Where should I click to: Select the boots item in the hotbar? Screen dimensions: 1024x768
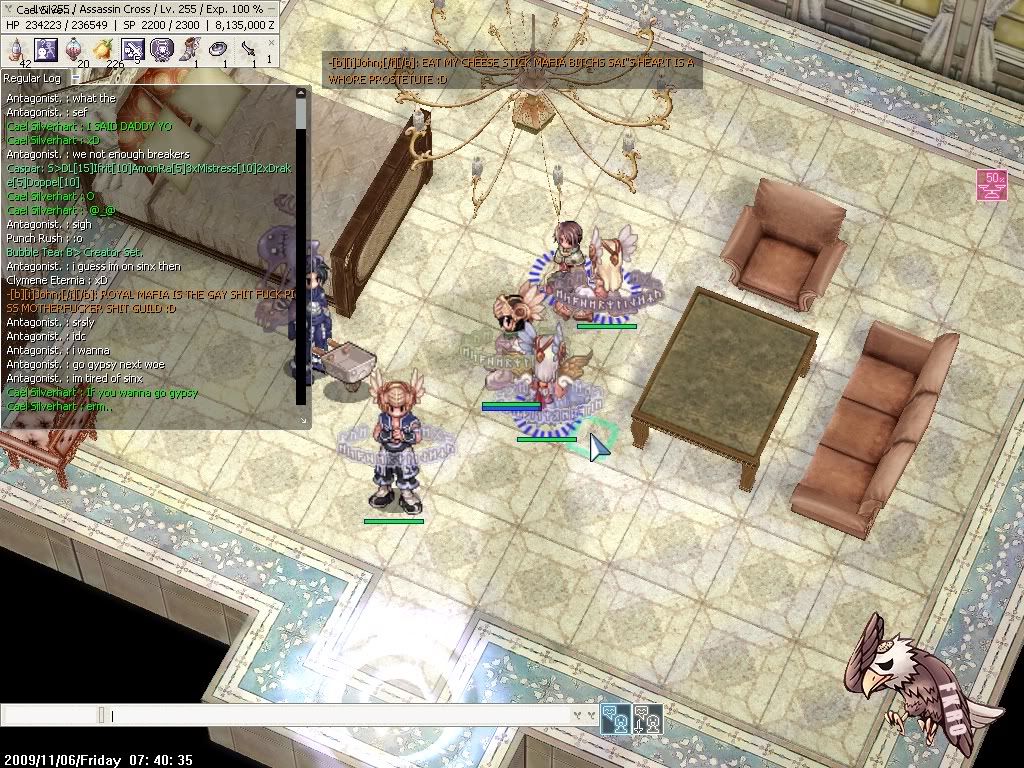click(x=190, y=49)
